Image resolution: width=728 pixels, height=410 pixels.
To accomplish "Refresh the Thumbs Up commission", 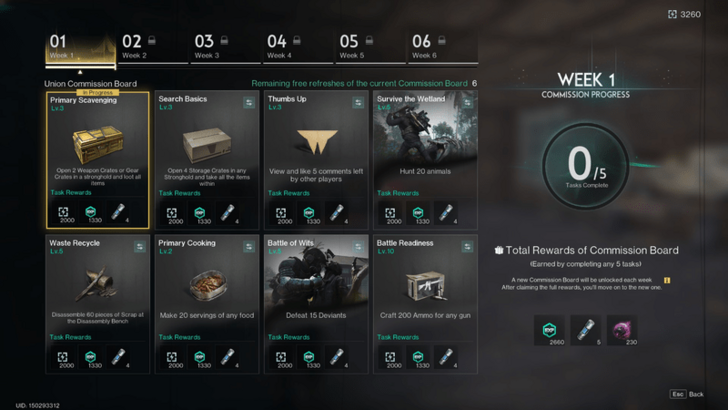I will (358, 101).
